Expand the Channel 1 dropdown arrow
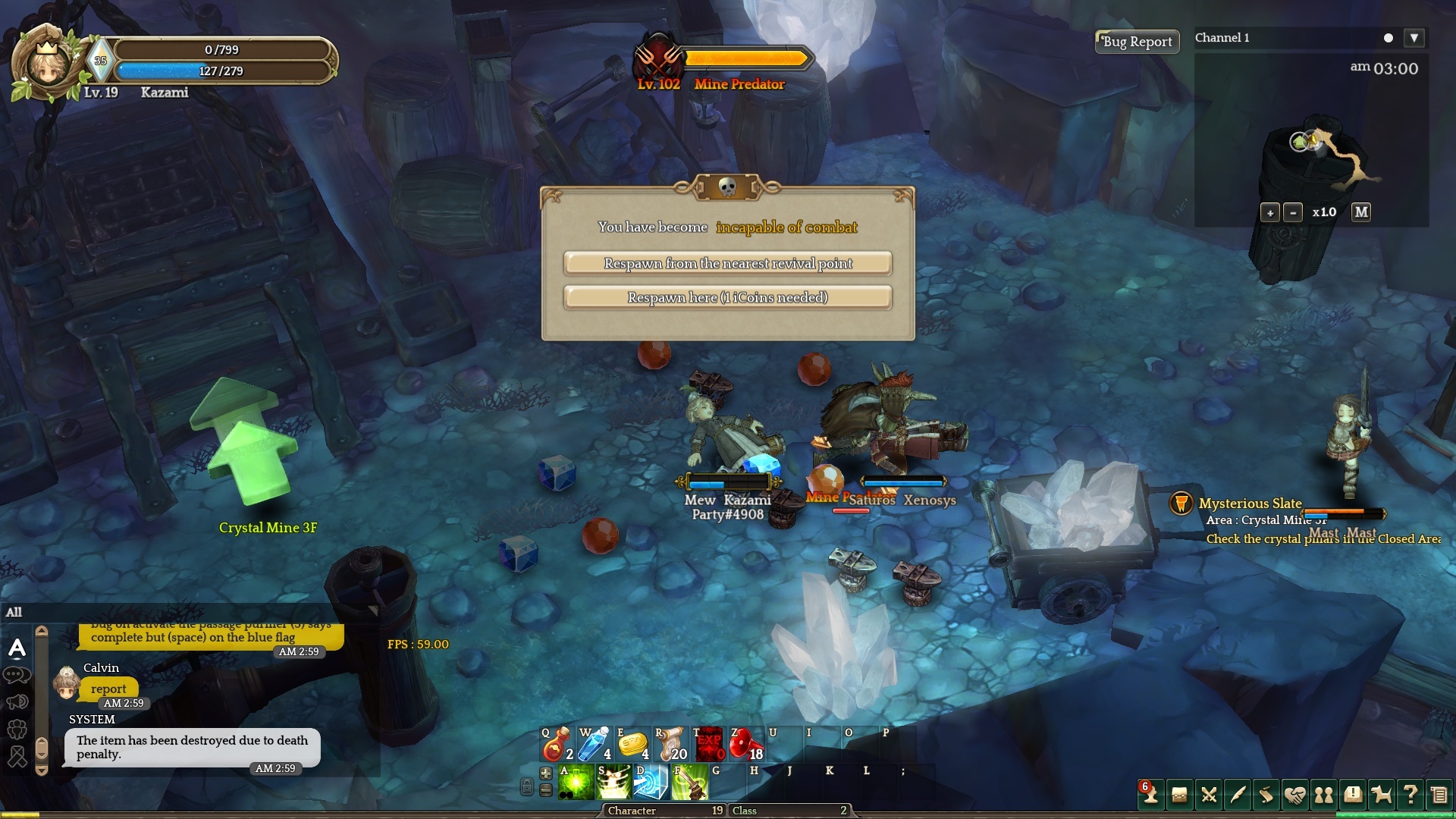 coord(1414,38)
